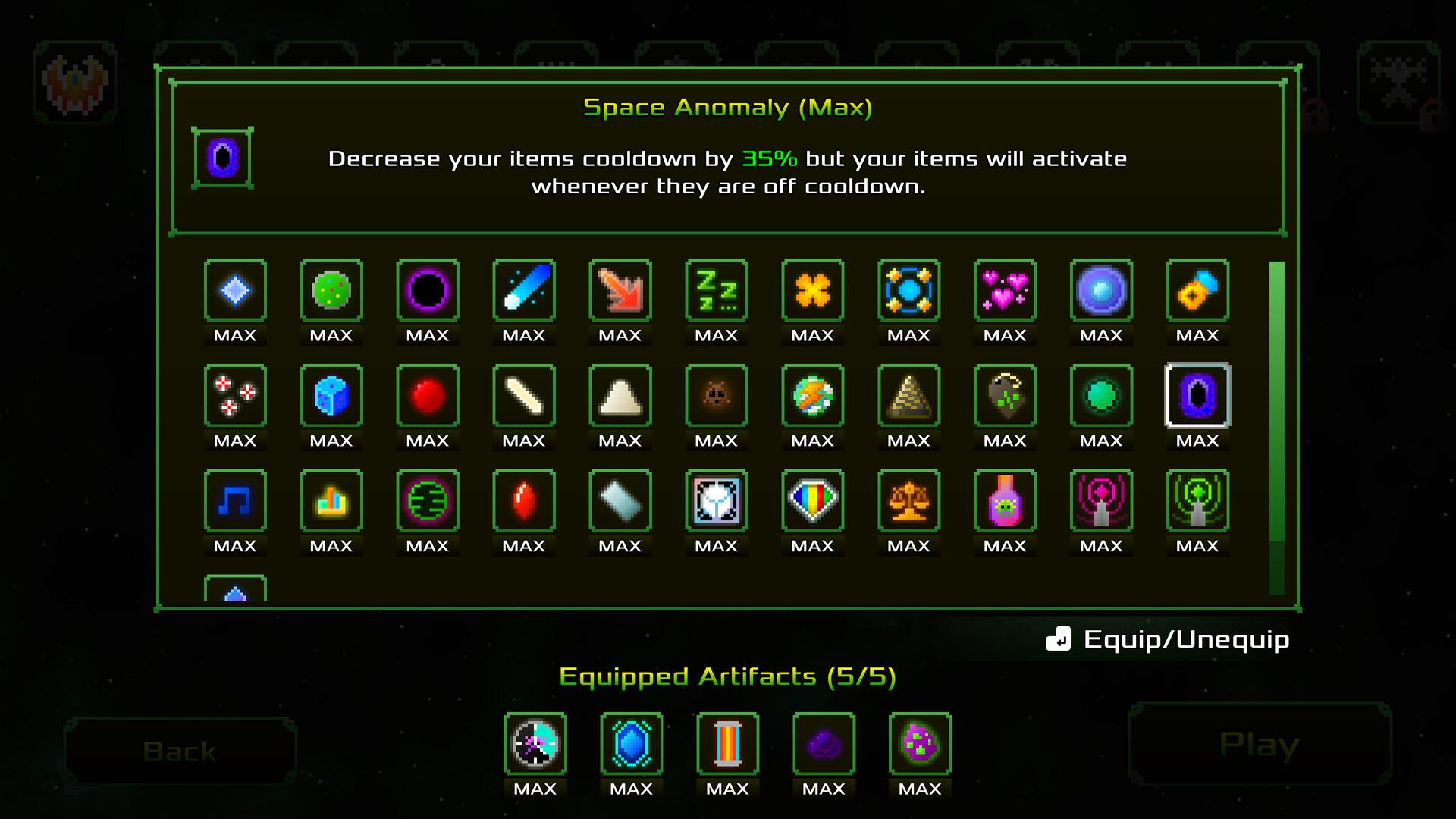Image resolution: width=1456 pixels, height=819 pixels.
Task: Click the artifact list scrollbar
Action: (x=1277, y=402)
